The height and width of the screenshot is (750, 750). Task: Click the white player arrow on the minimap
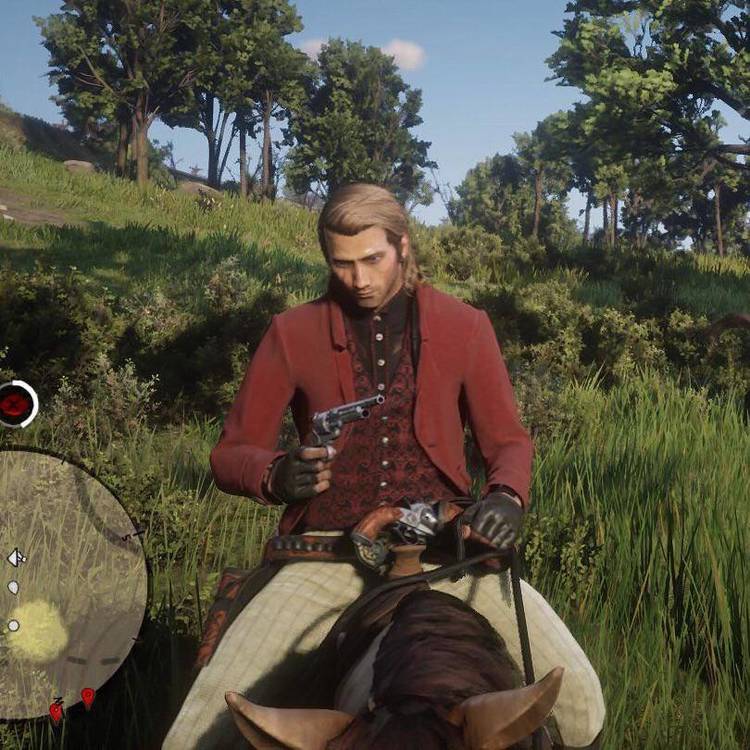tap(16, 557)
